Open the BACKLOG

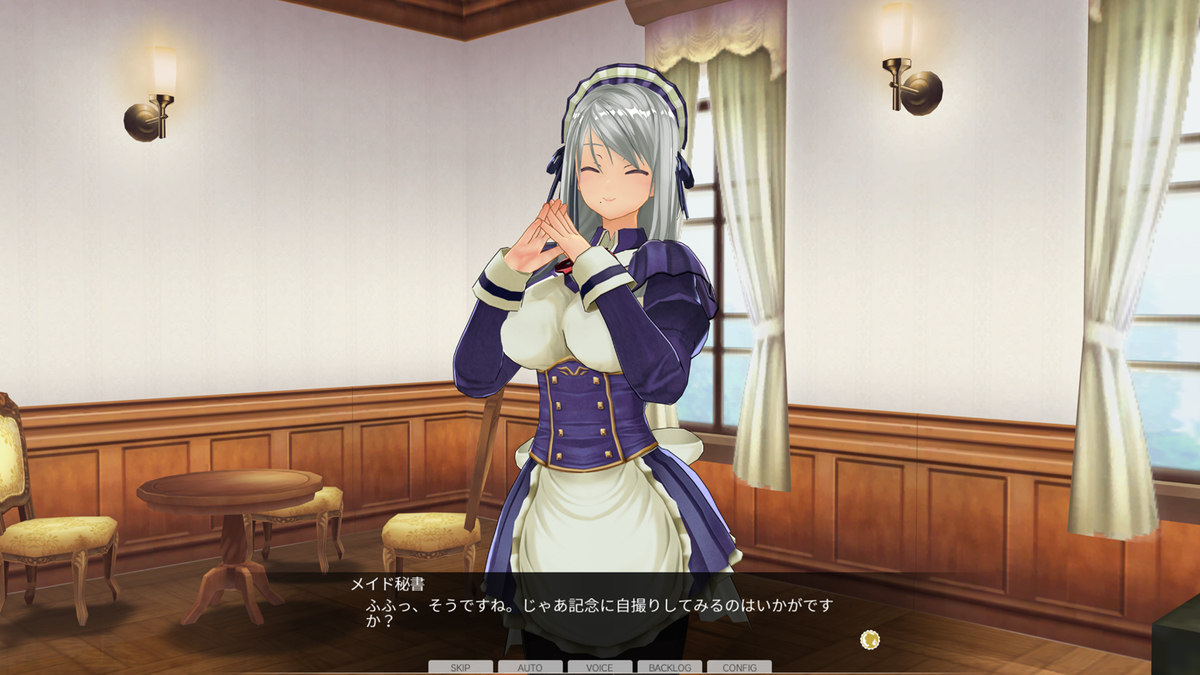(x=669, y=667)
